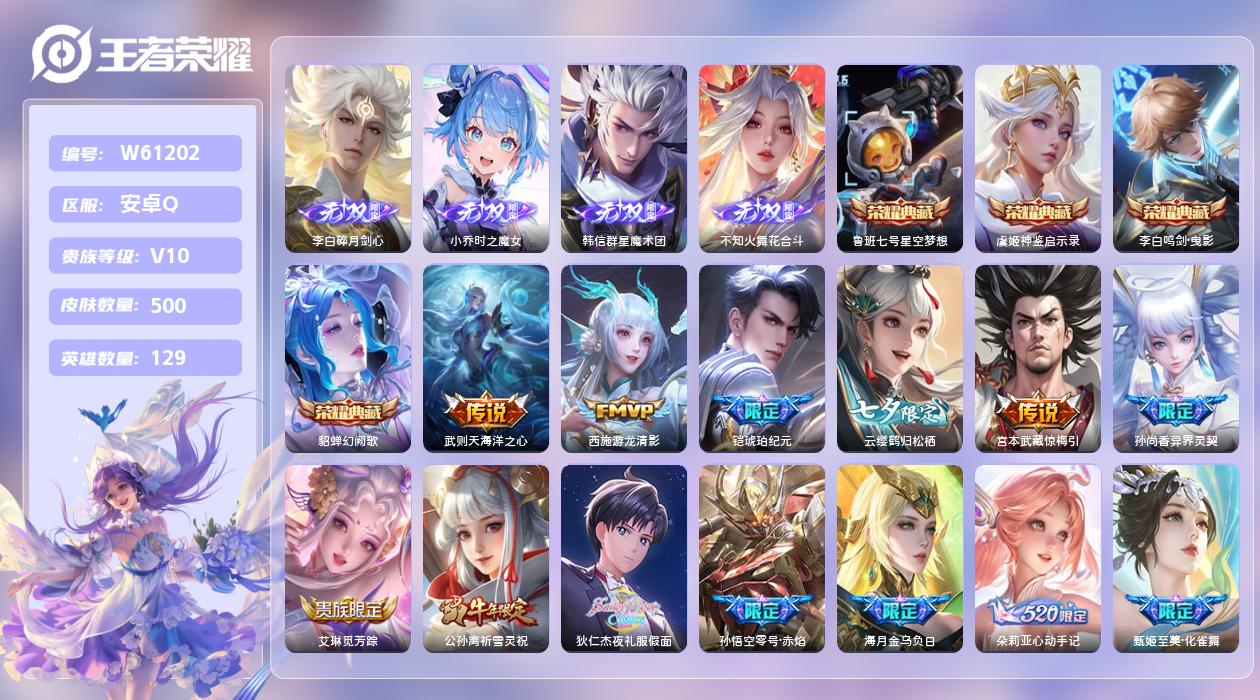Open the 朵莉亚心动手记 520 card

[x=1038, y=558]
